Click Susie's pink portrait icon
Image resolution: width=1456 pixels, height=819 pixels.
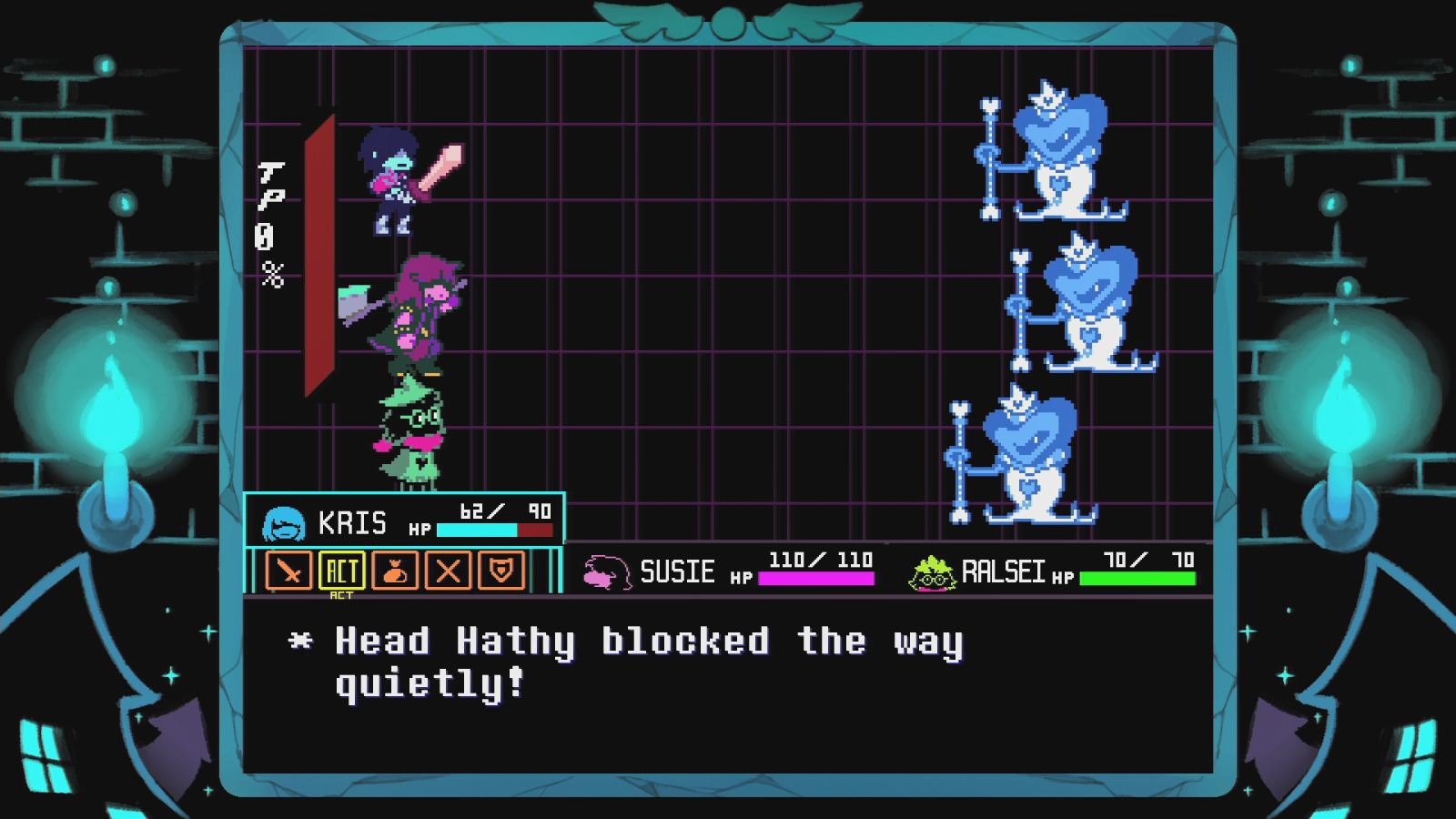pos(605,571)
